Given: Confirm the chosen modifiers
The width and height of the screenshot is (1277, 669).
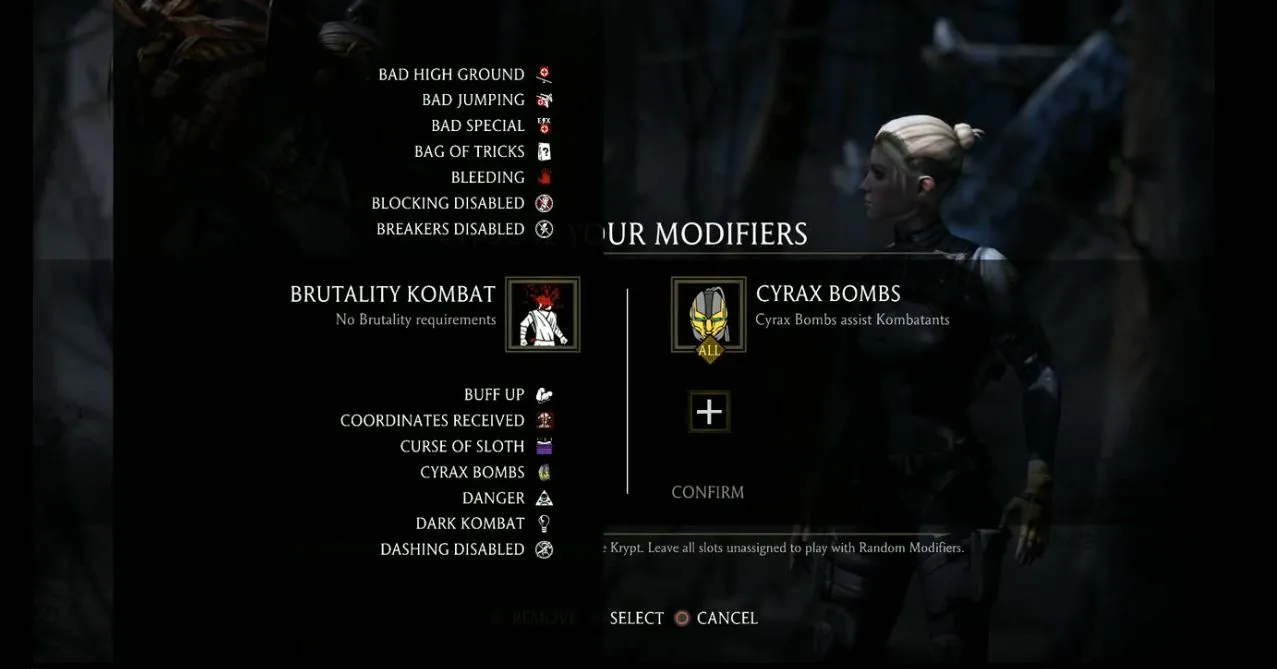Looking at the screenshot, I should 707,492.
